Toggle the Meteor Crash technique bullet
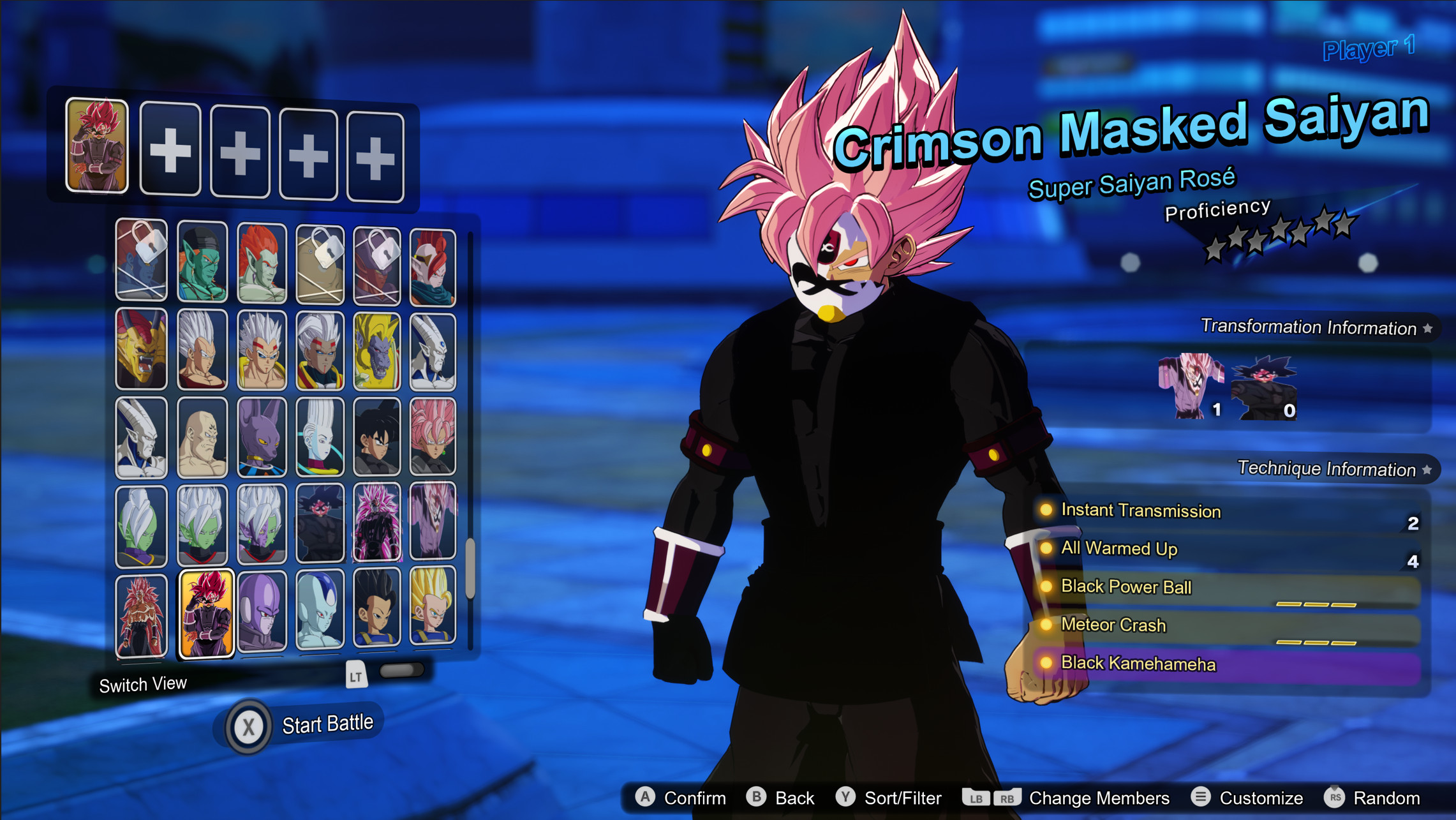 [x=1047, y=625]
